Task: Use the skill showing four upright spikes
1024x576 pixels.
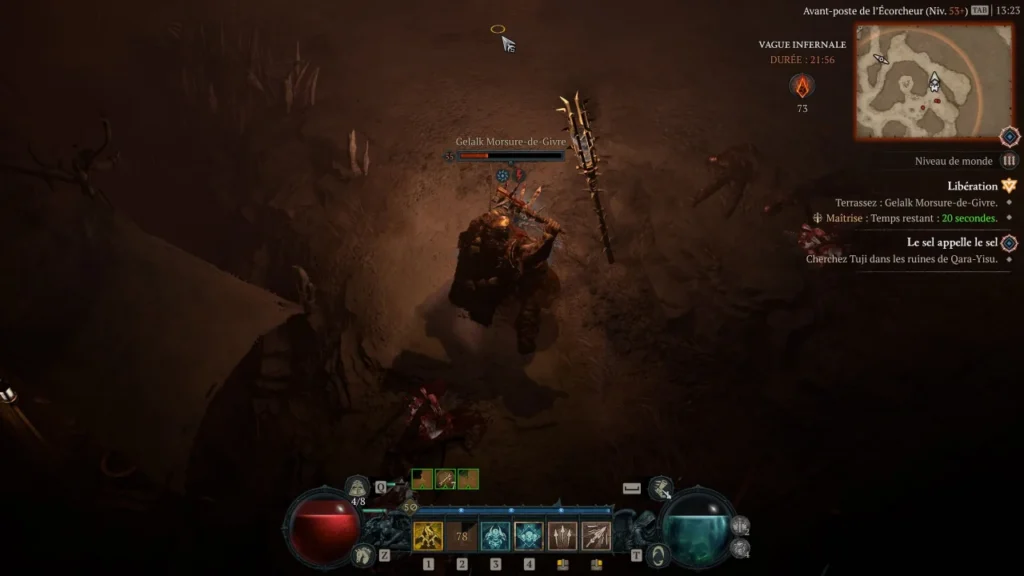Action: tap(562, 536)
